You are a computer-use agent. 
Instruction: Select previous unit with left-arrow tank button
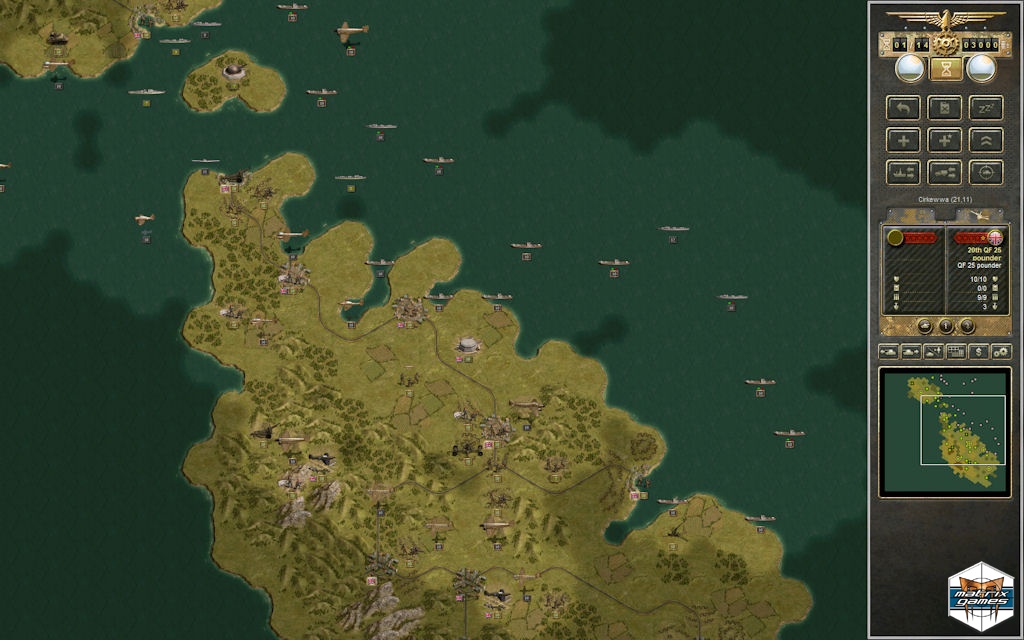pos(888,351)
